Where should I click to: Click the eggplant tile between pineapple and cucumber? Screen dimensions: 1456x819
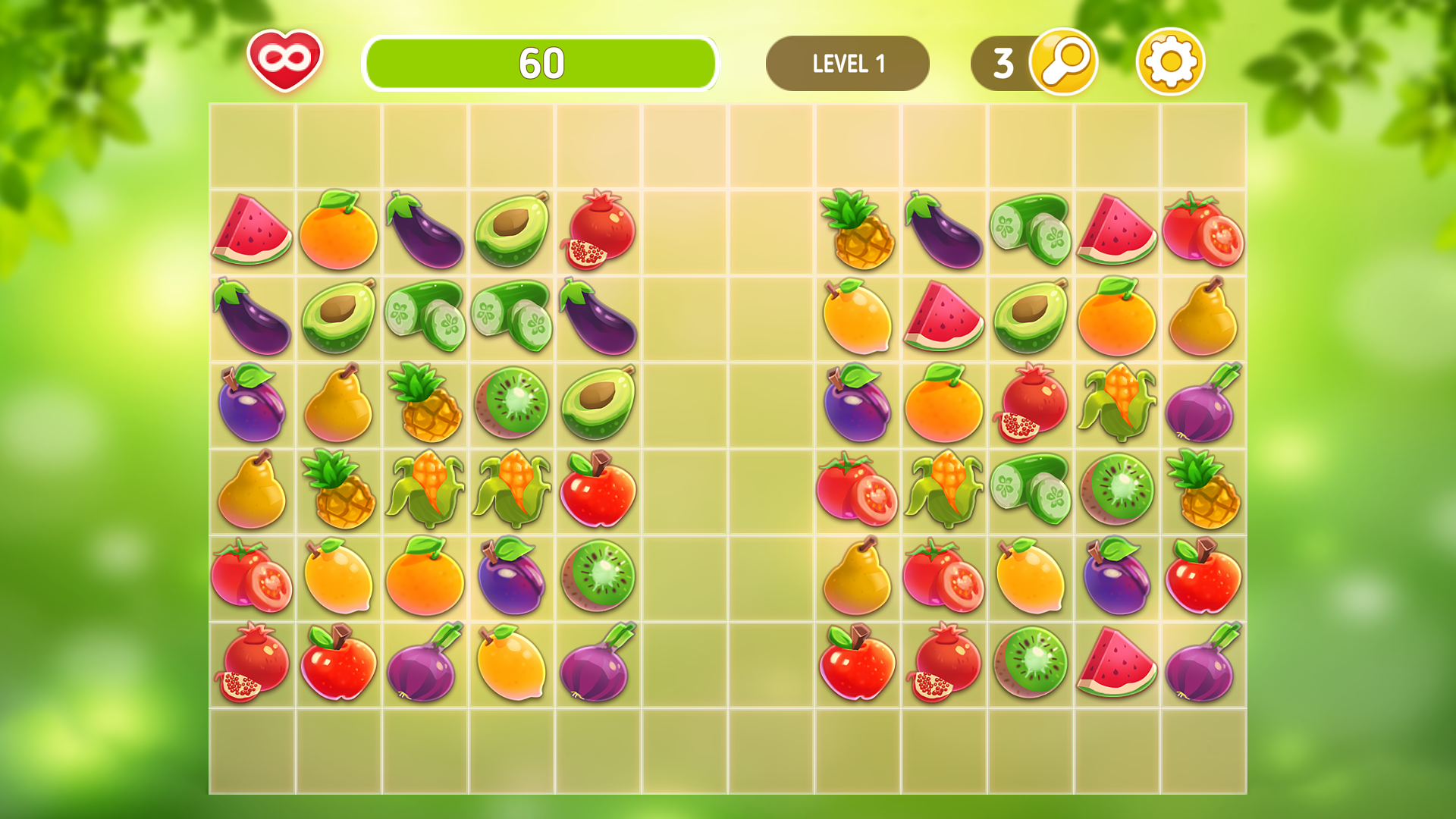pyautogui.click(x=943, y=230)
